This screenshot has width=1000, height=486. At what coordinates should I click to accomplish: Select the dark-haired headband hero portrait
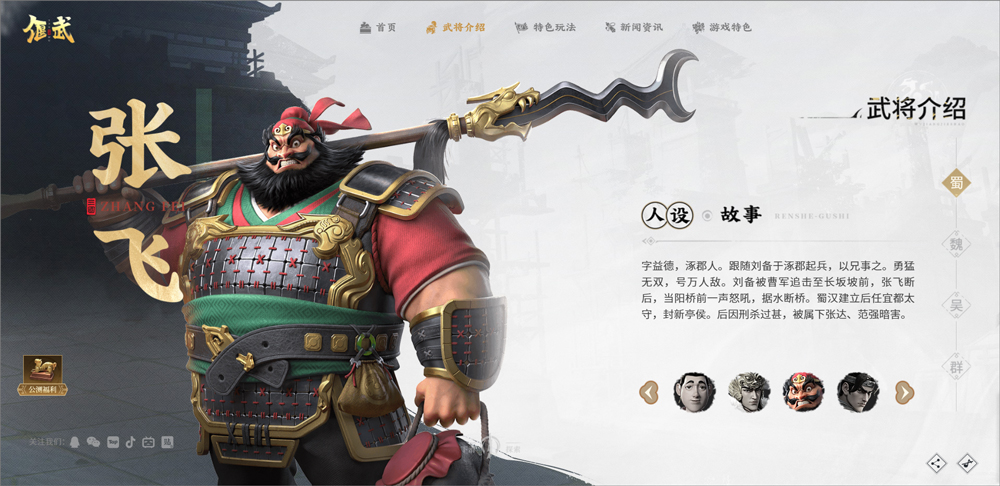click(858, 392)
